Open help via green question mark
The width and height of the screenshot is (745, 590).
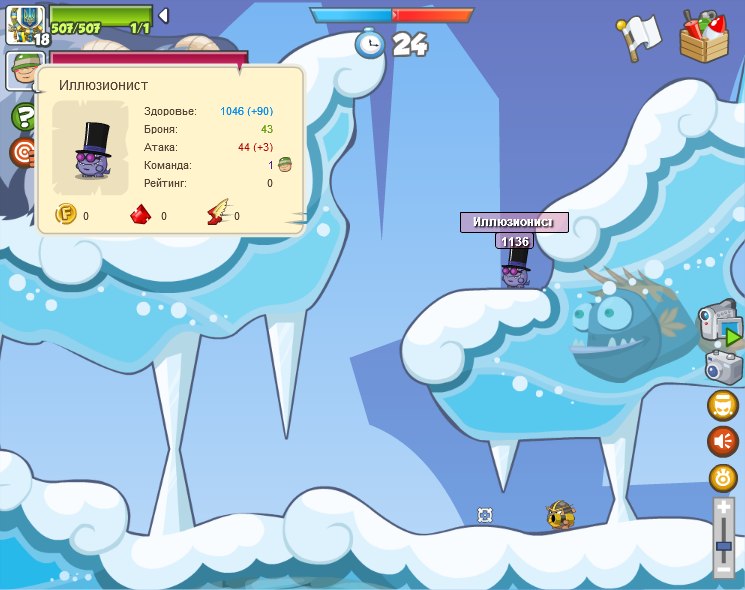(x=24, y=116)
